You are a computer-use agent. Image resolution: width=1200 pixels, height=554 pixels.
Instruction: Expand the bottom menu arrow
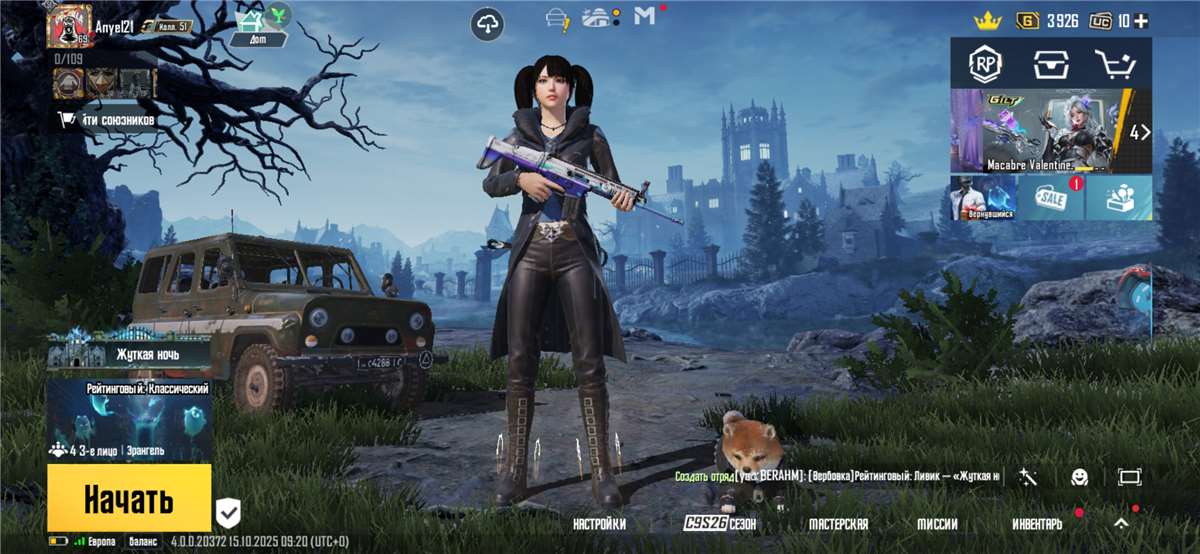[1122, 523]
